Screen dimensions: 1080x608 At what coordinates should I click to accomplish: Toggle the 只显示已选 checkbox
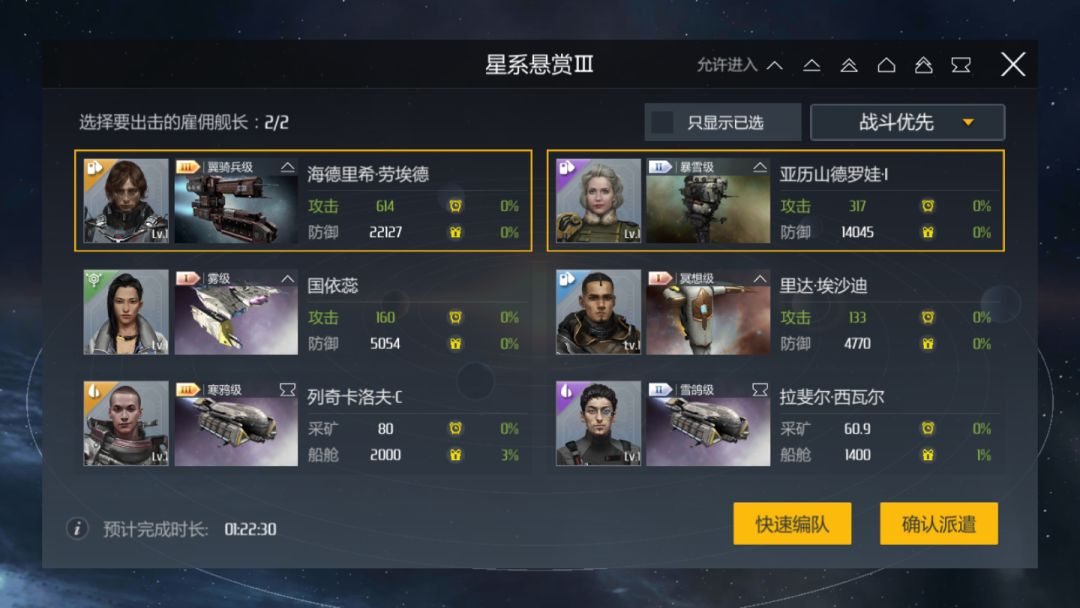662,122
